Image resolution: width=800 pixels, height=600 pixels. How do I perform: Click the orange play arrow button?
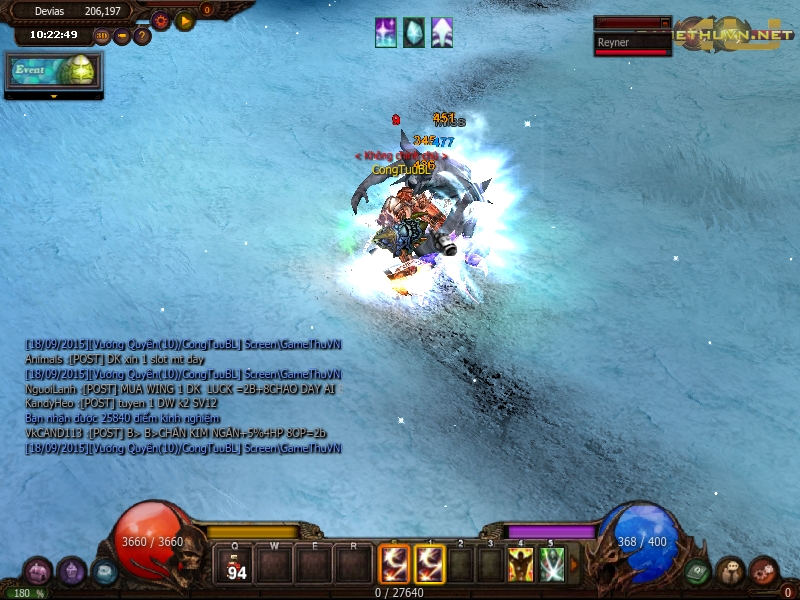185,20
